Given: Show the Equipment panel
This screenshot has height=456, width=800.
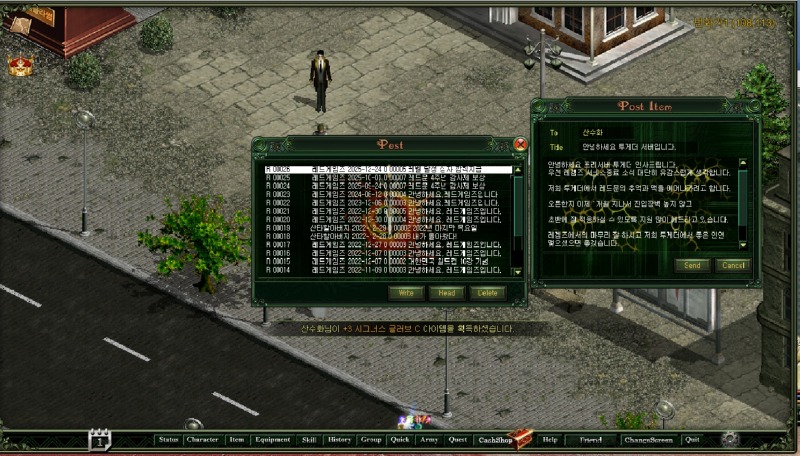Looking at the screenshot, I should 272,439.
